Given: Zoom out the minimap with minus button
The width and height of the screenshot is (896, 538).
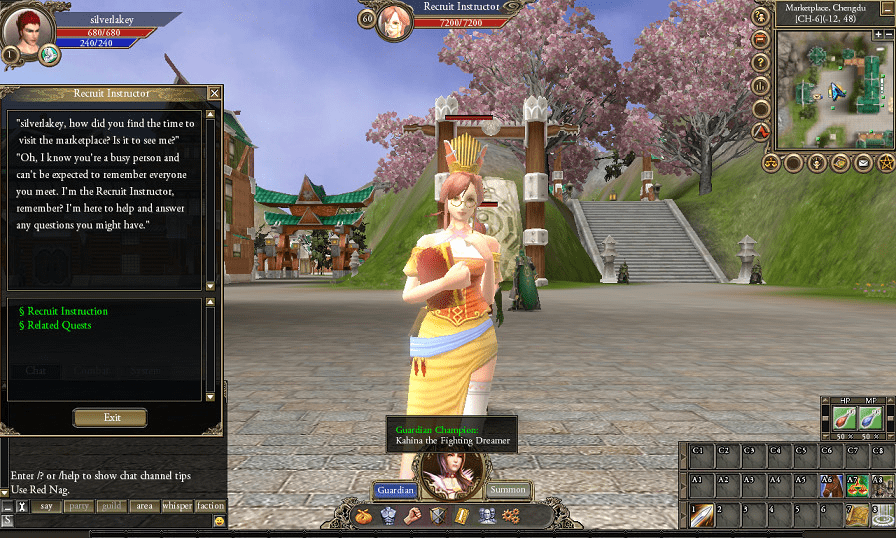Looking at the screenshot, I should click(x=890, y=34).
